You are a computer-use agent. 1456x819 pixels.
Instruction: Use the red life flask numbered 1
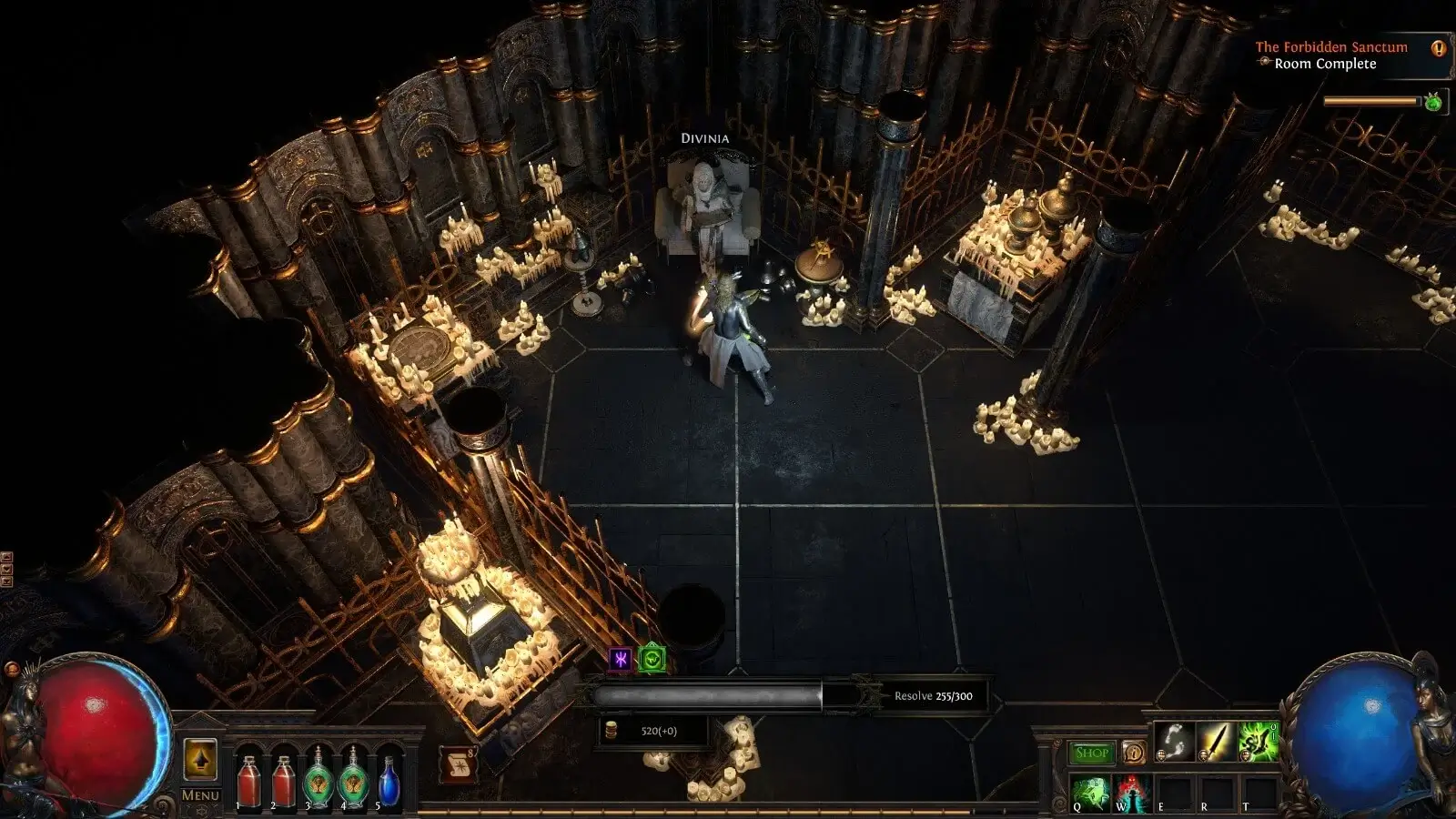[x=248, y=781]
